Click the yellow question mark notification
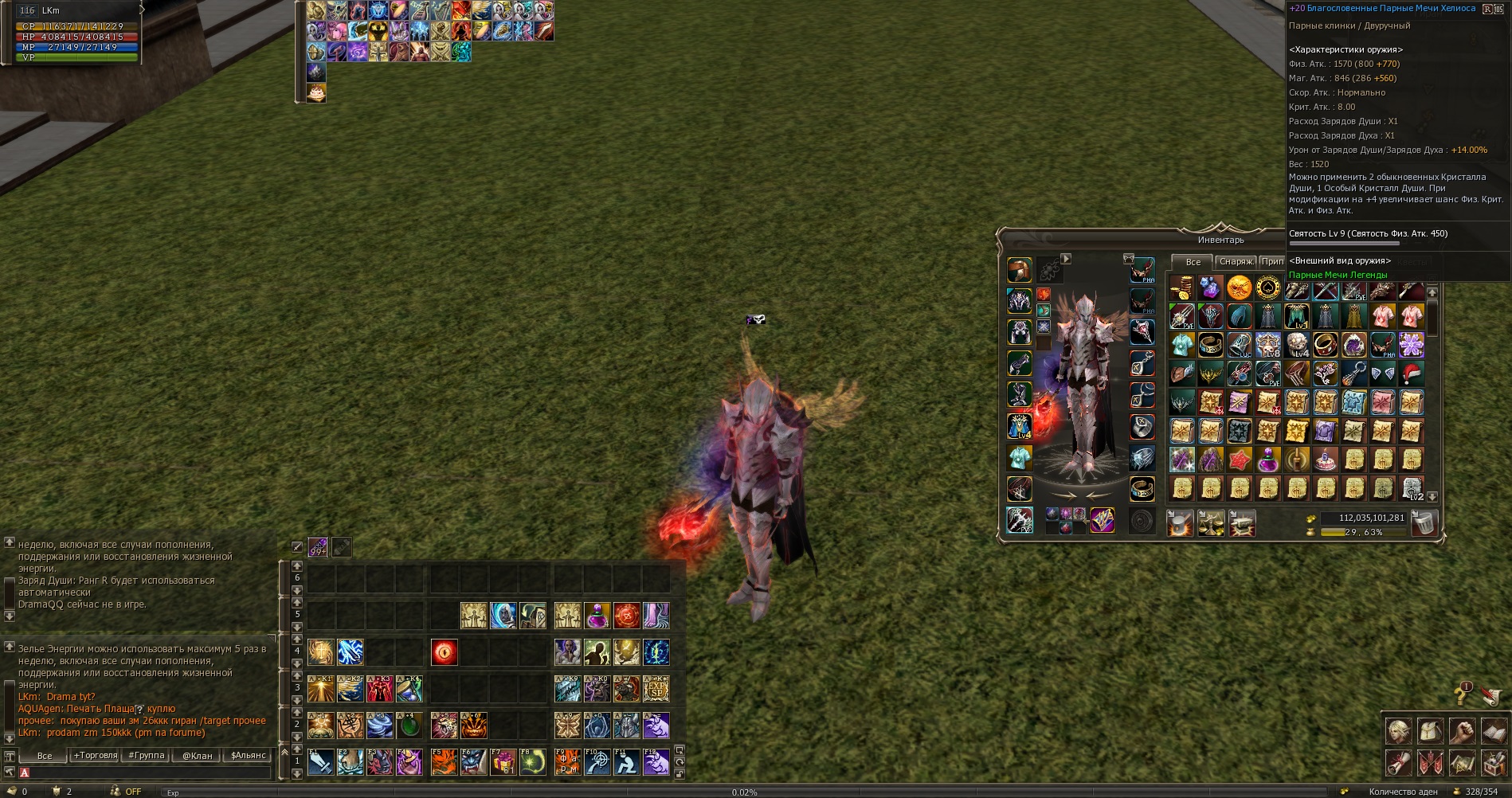The width and height of the screenshot is (1512, 798). (x=1462, y=694)
